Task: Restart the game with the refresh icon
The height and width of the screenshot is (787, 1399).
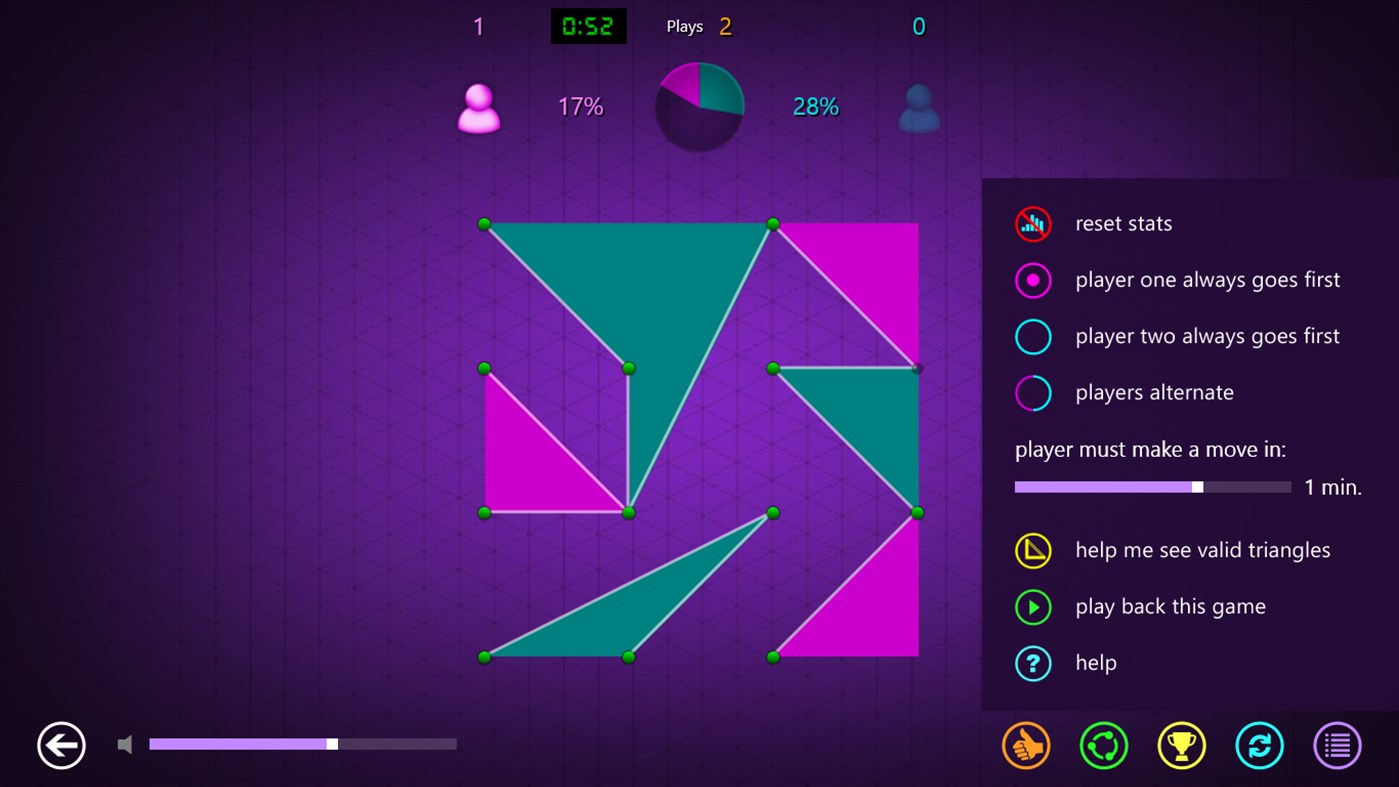Action: 1259,745
